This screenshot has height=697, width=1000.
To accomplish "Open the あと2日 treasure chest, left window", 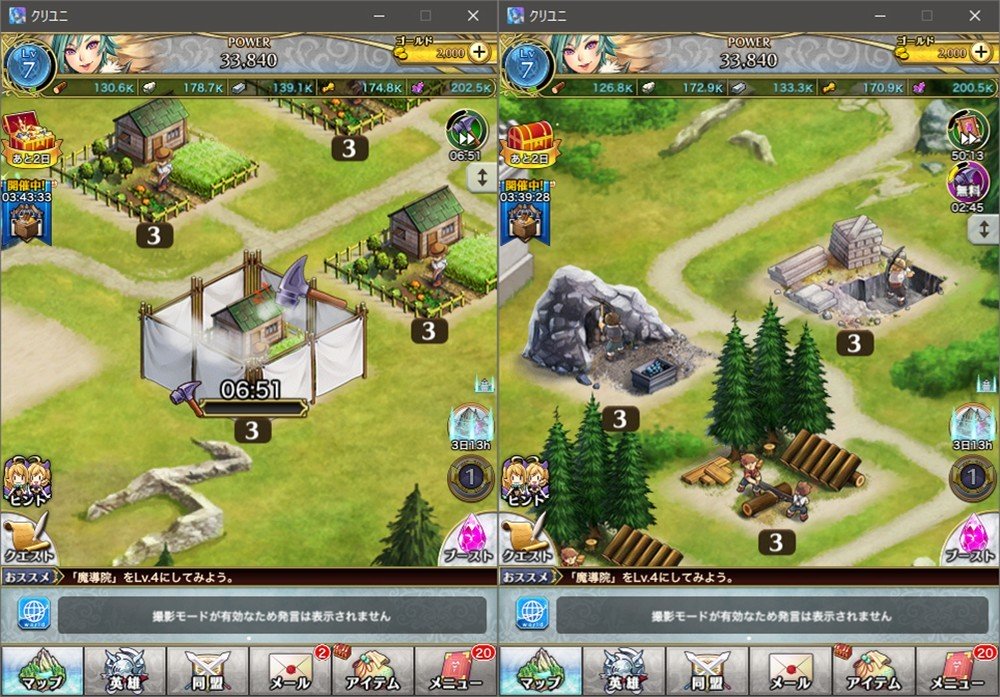I will coord(26,137).
